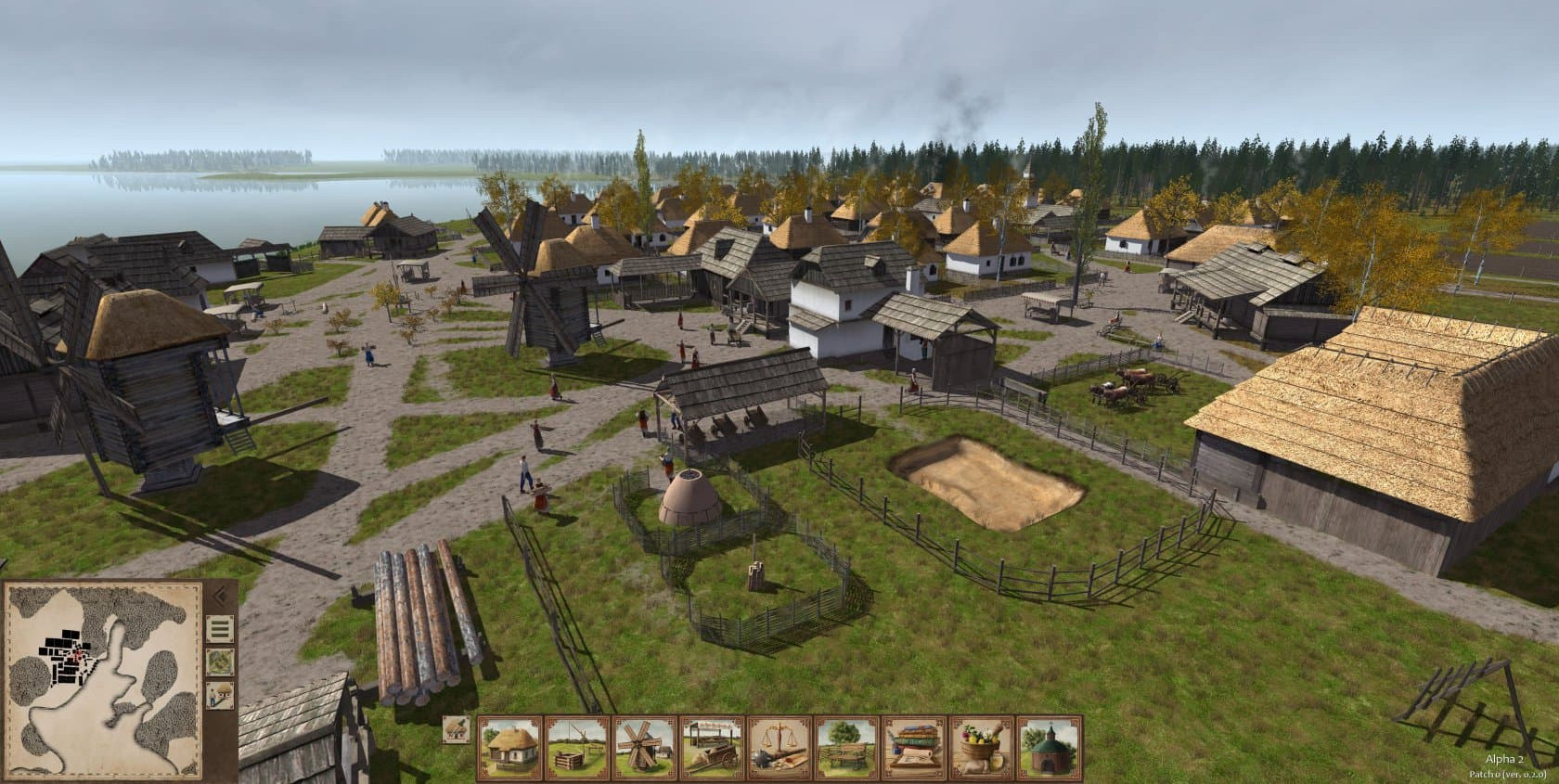This screenshot has height=784, width=1559.
Task: Click the parchment minimap
Action: point(102,679)
